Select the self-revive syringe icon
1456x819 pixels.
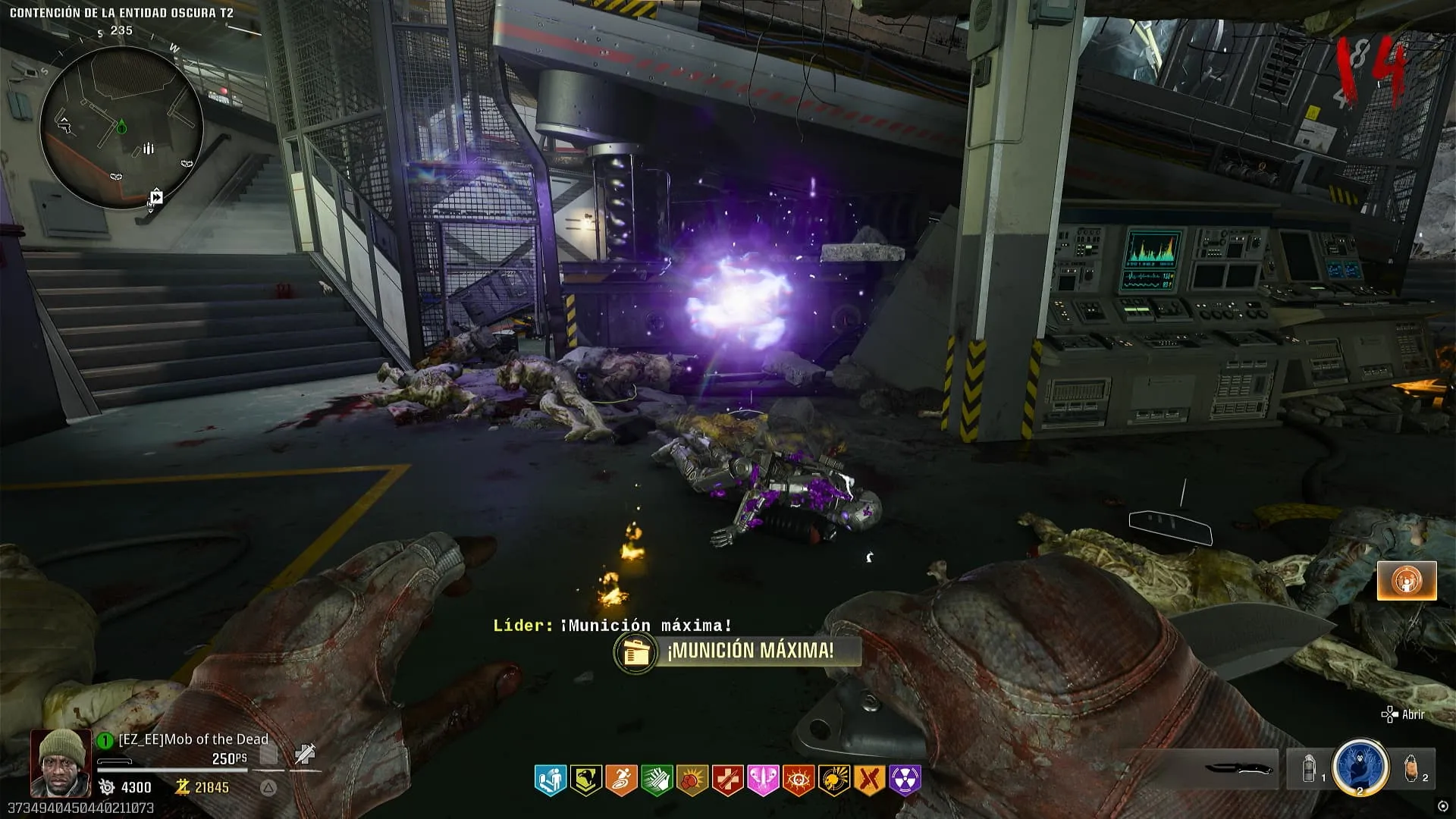tap(305, 754)
